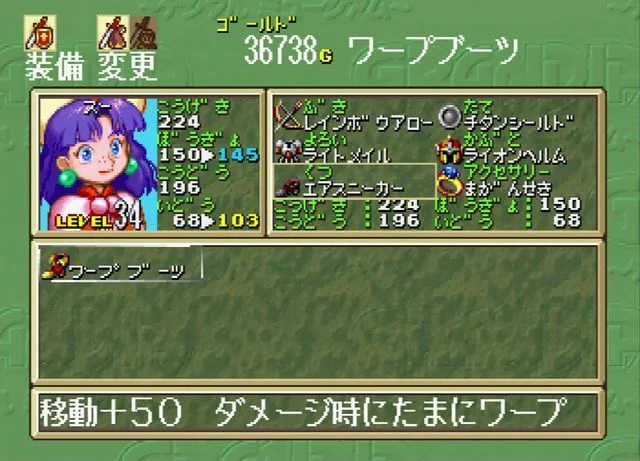This screenshot has height=461, width=640.
Task: Click the purple-haired character portrait
Action: (x=95, y=162)
